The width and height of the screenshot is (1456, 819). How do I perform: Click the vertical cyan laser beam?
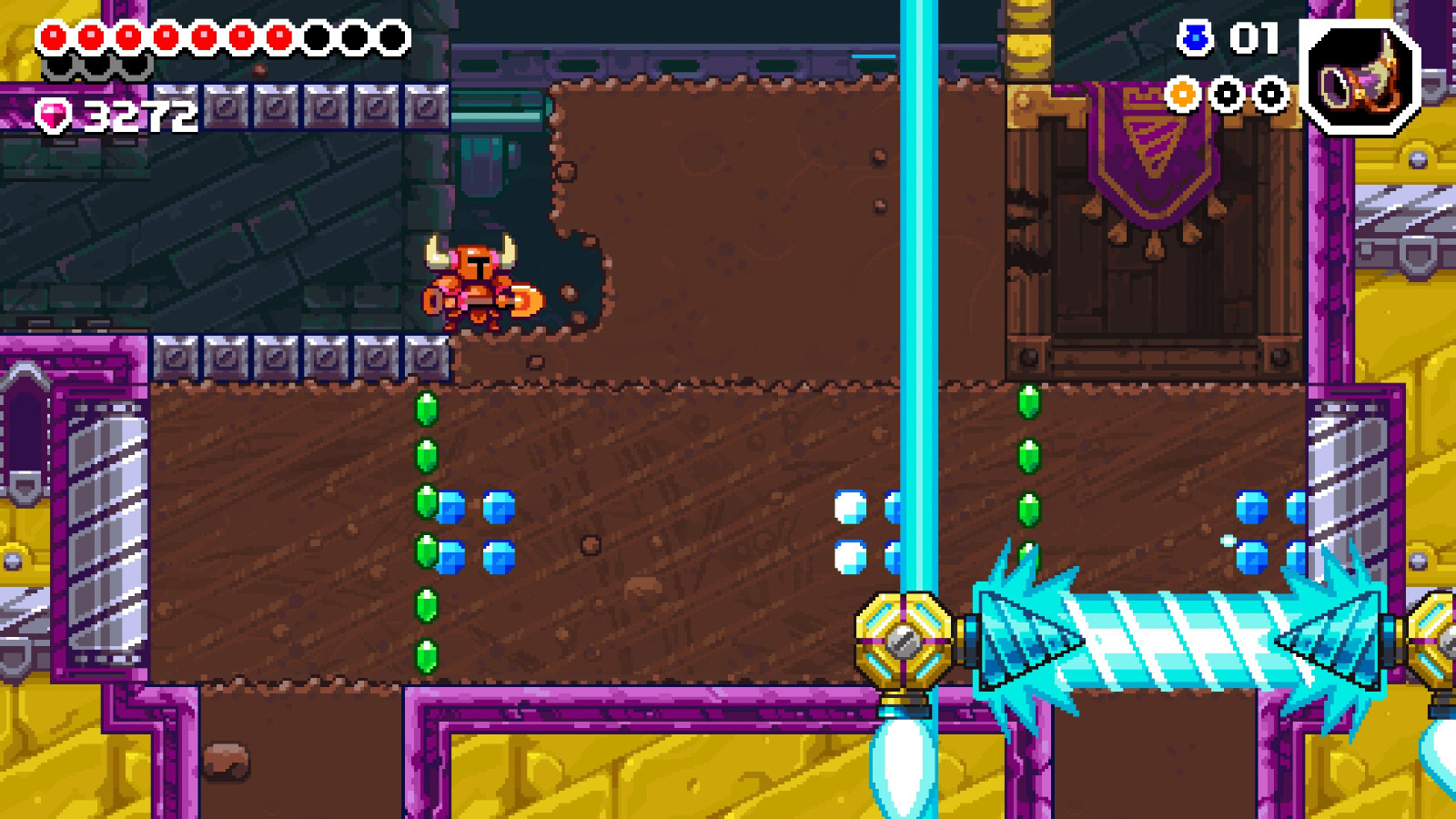(917, 273)
